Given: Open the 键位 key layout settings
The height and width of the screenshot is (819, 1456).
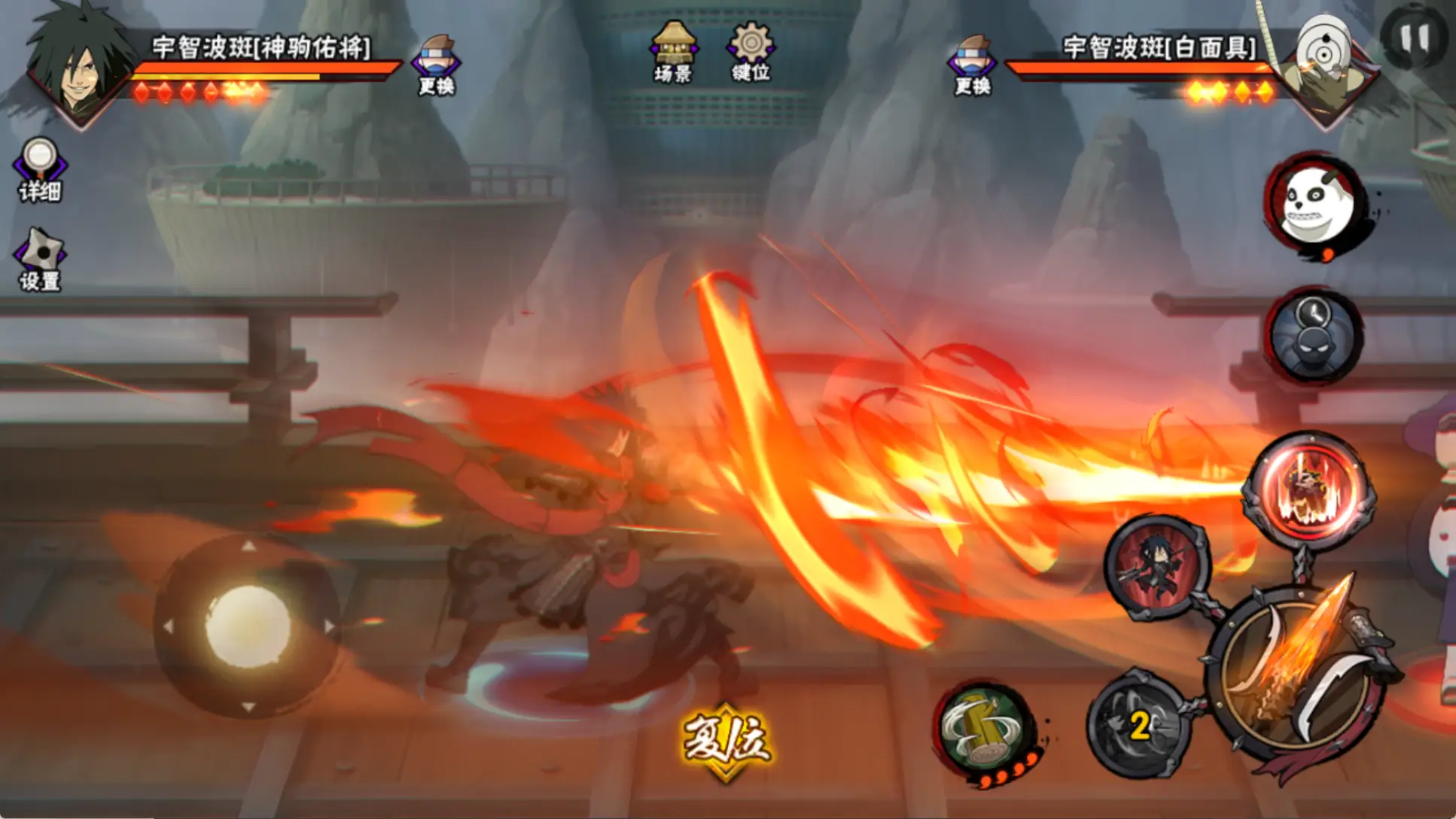Looking at the screenshot, I should pos(750,51).
